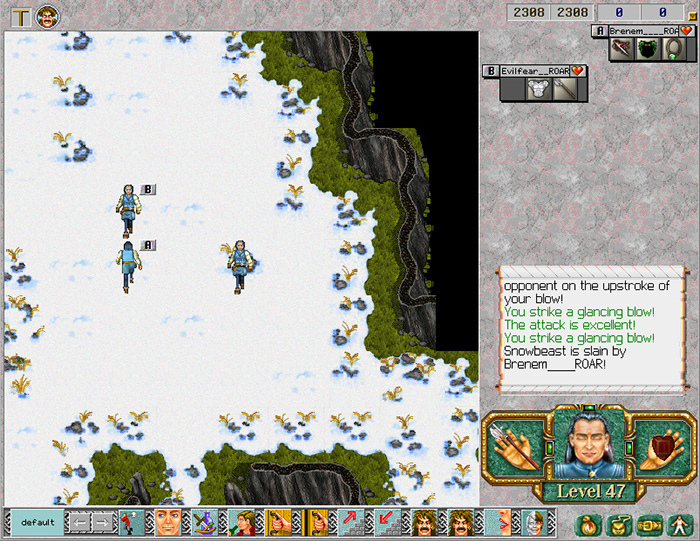700x541 pixels.
Task: Go to the previous toolbar page arrow
Action: (x=77, y=522)
